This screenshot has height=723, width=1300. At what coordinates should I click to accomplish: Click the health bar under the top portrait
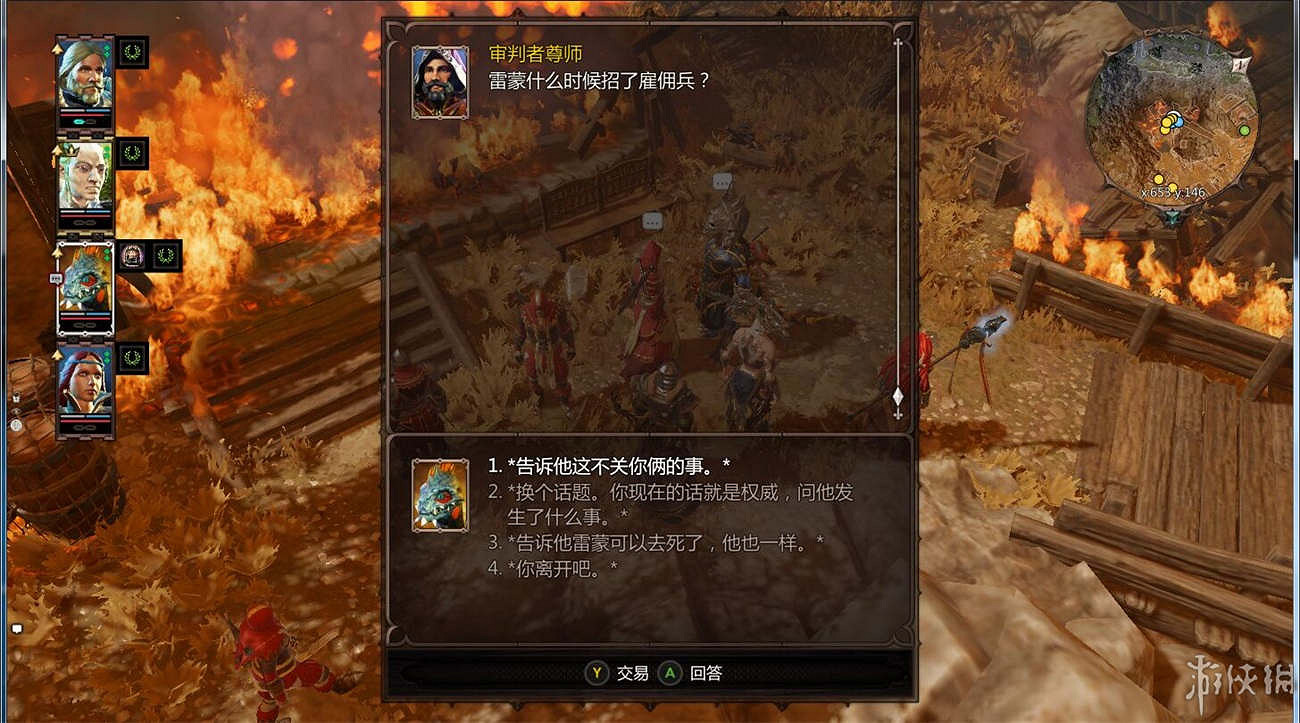[x=85, y=113]
